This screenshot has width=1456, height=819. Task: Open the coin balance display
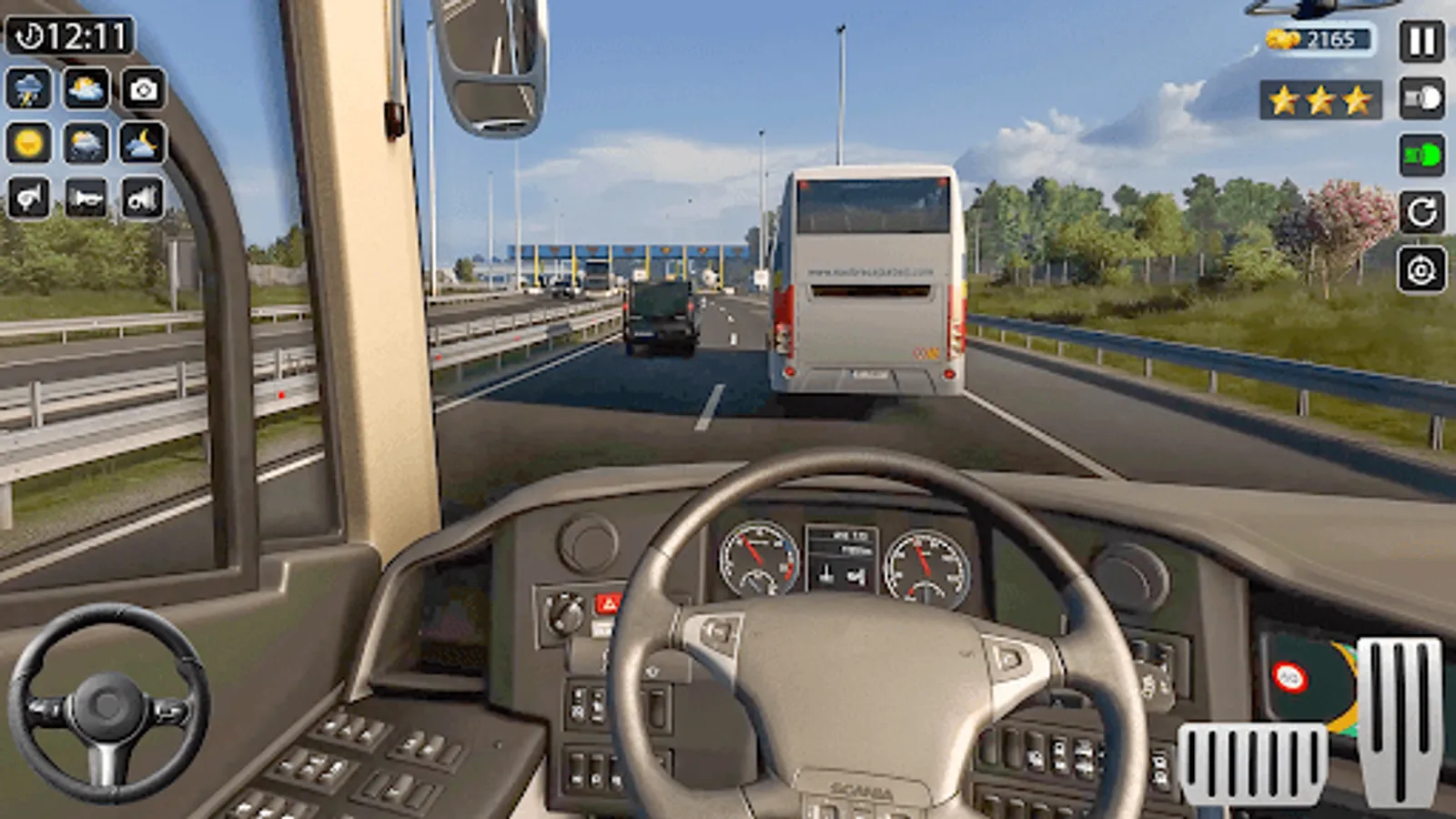click(x=1319, y=40)
